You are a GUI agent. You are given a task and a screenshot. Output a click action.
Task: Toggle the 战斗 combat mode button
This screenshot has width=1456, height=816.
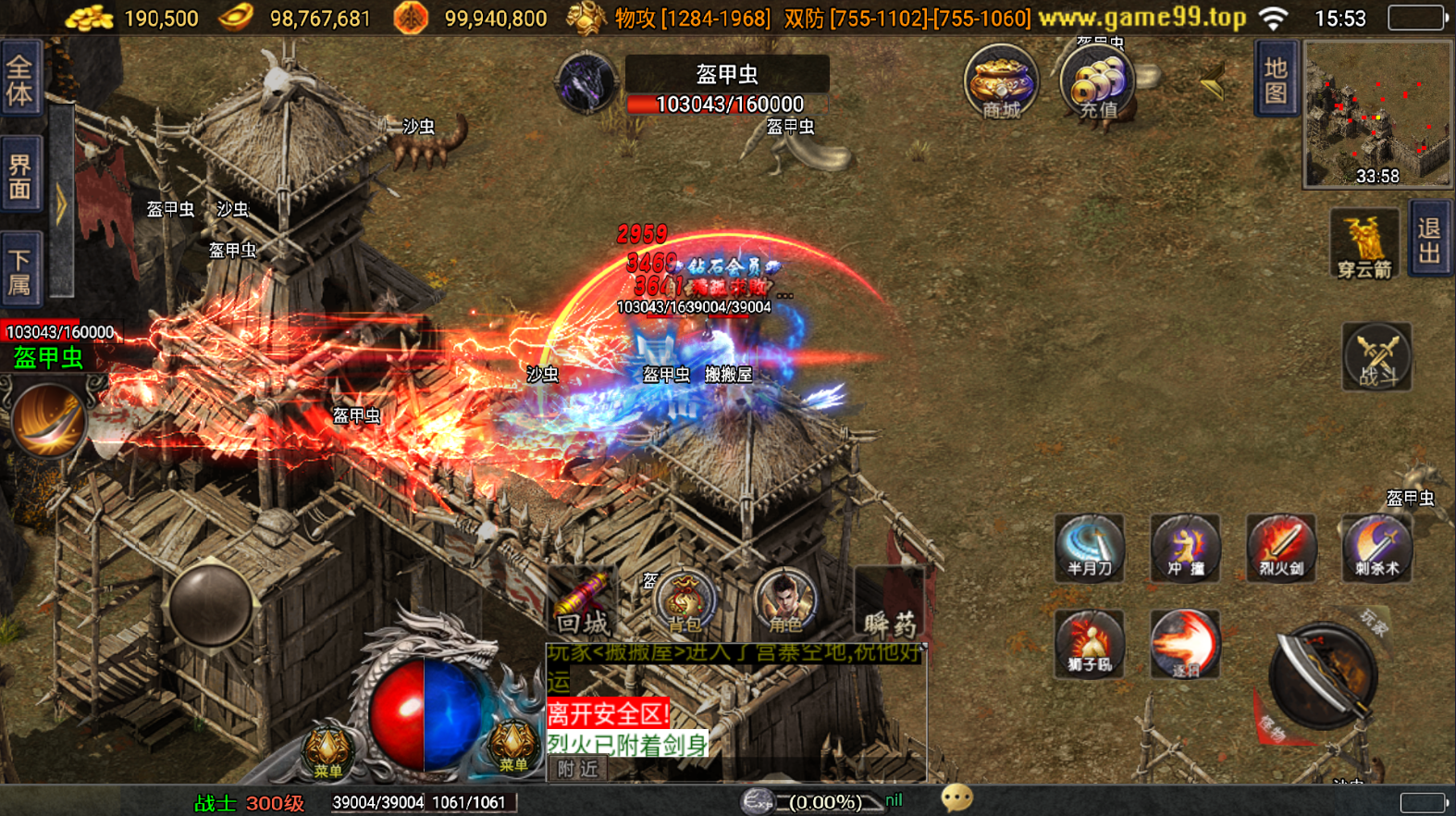(x=1376, y=357)
